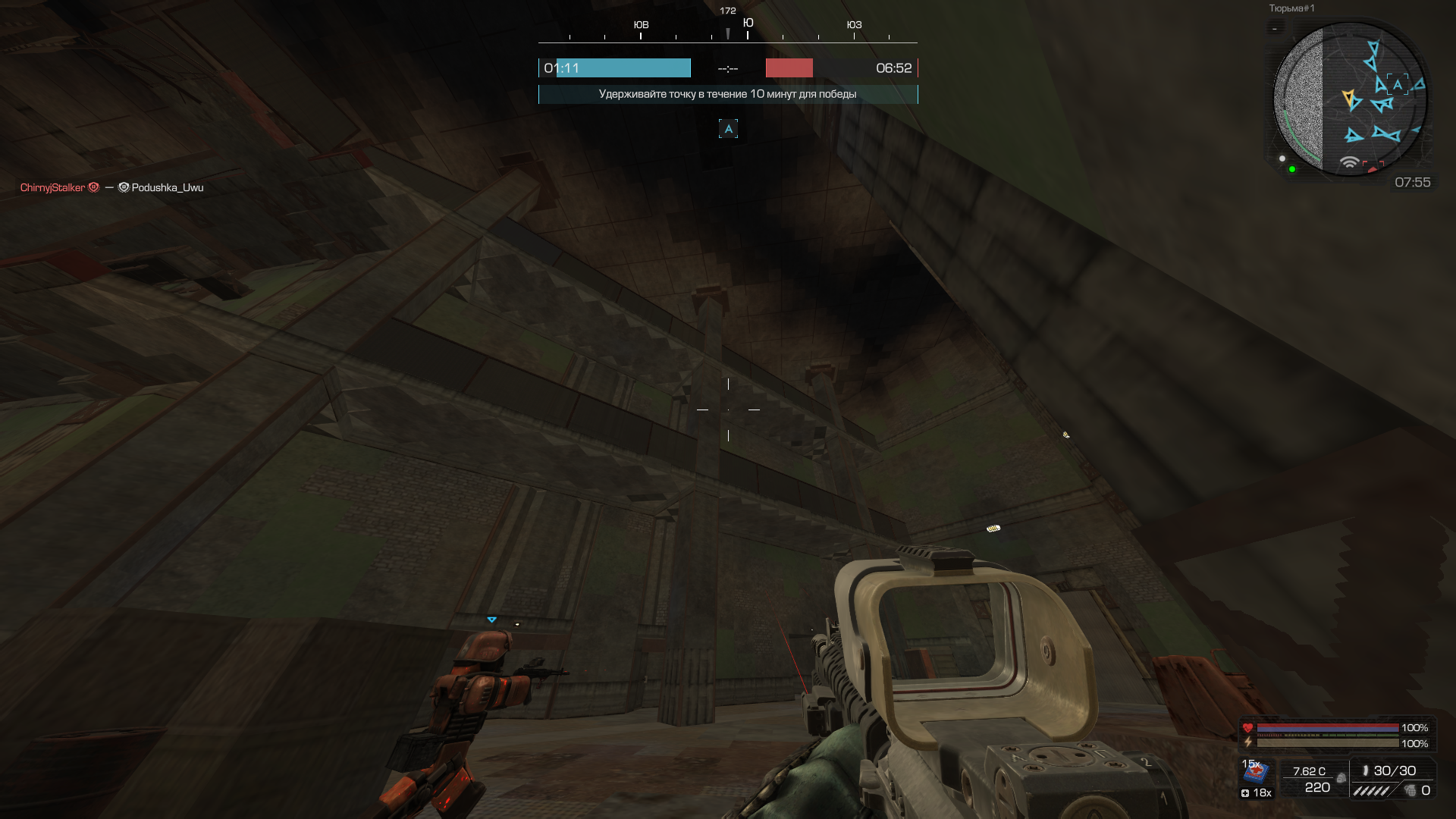Click the Podushka_Uwu name in the kill feed
1456x819 pixels.
(167, 187)
